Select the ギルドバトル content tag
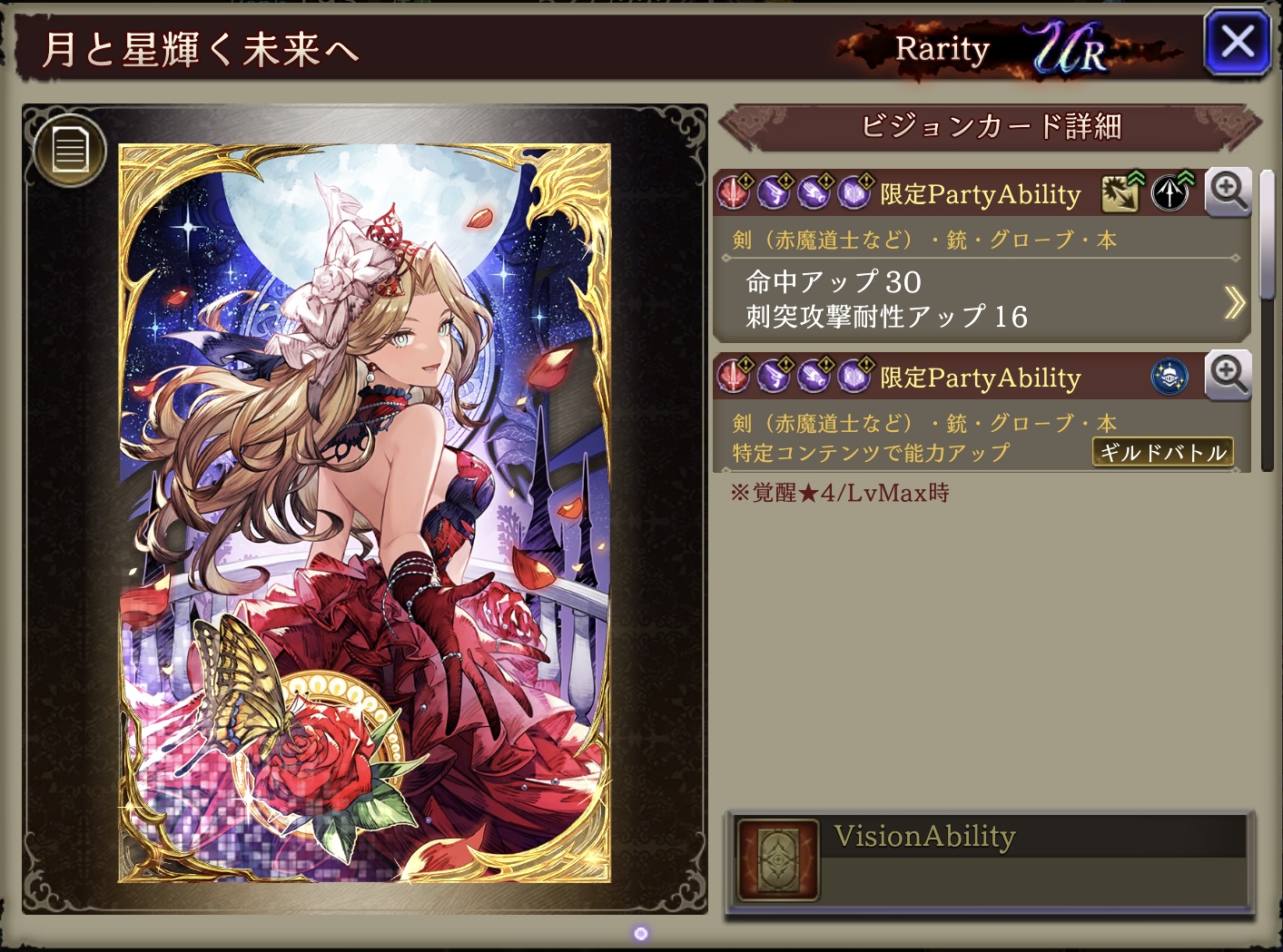The image size is (1283, 952). 1162,452
